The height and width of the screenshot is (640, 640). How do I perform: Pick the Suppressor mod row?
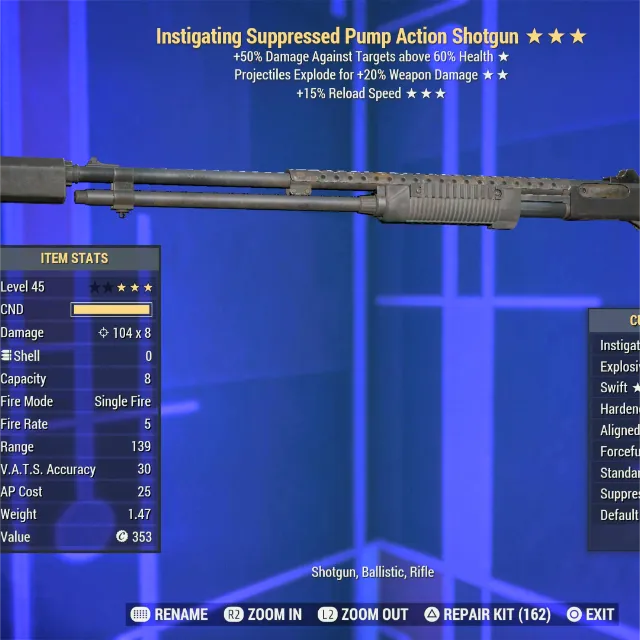pyautogui.click(x=619, y=494)
